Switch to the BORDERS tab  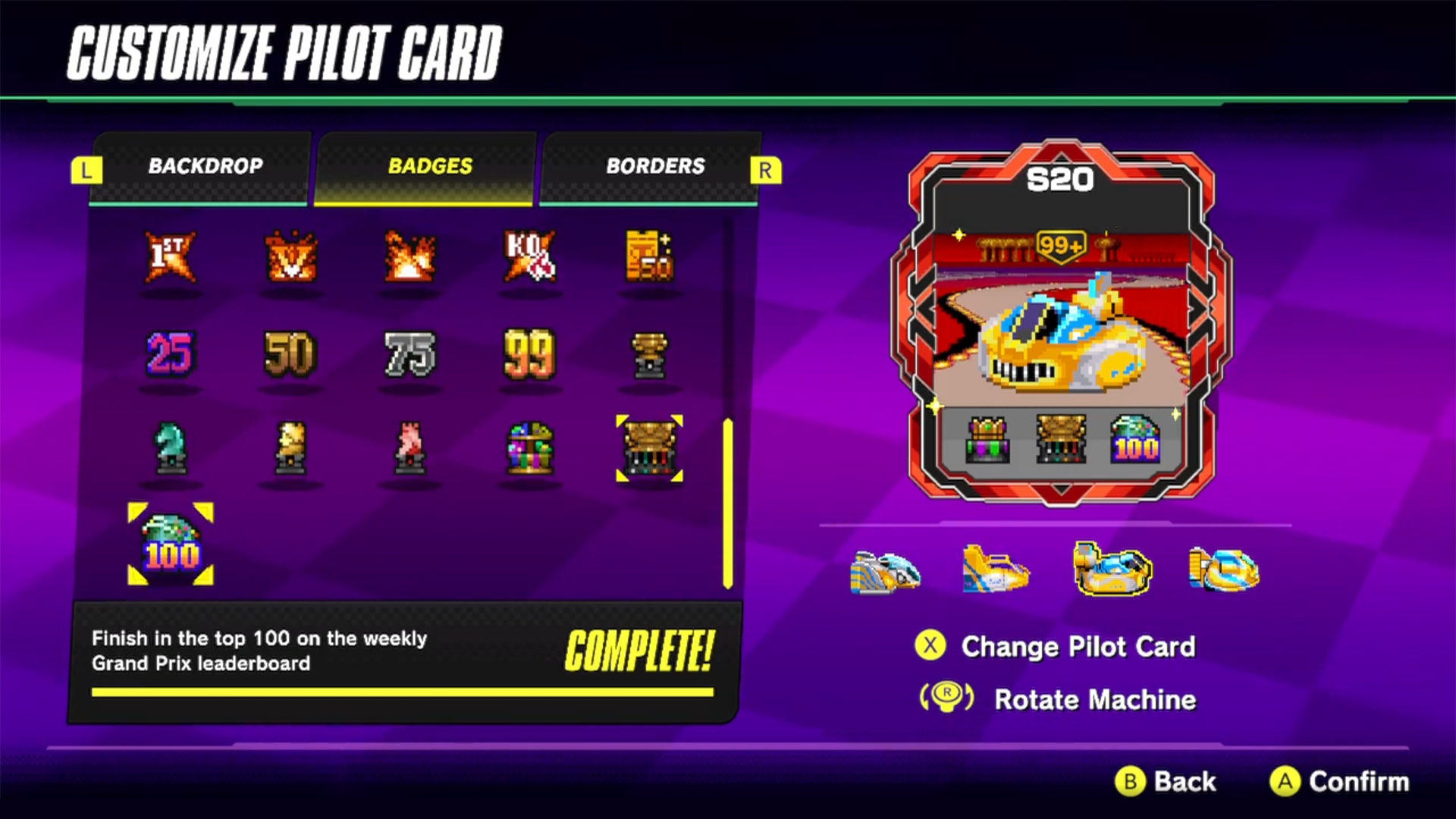(655, 166)
